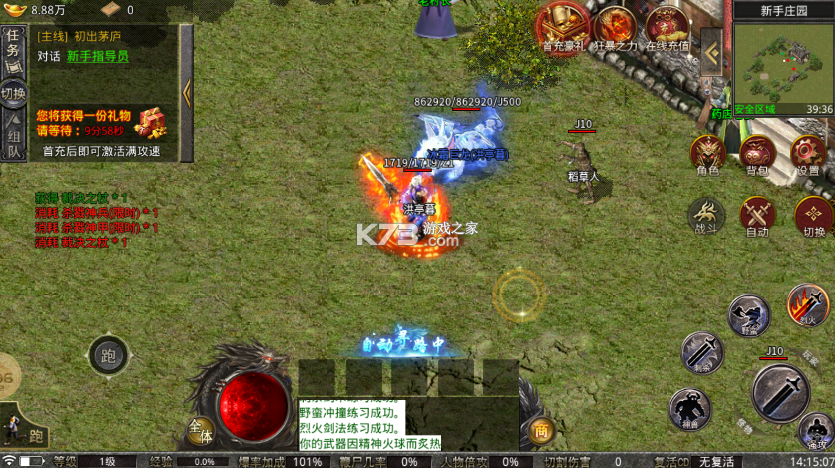Click the 新手指导员 quest link
The height and width of the screenshot is (468, 835).
coord(97,57)
